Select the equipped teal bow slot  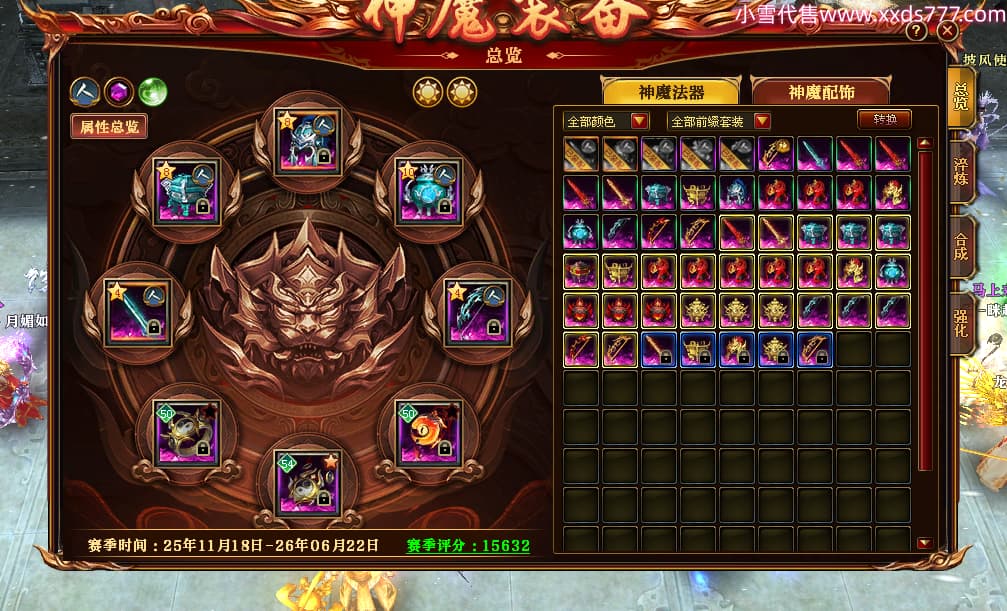477,311
